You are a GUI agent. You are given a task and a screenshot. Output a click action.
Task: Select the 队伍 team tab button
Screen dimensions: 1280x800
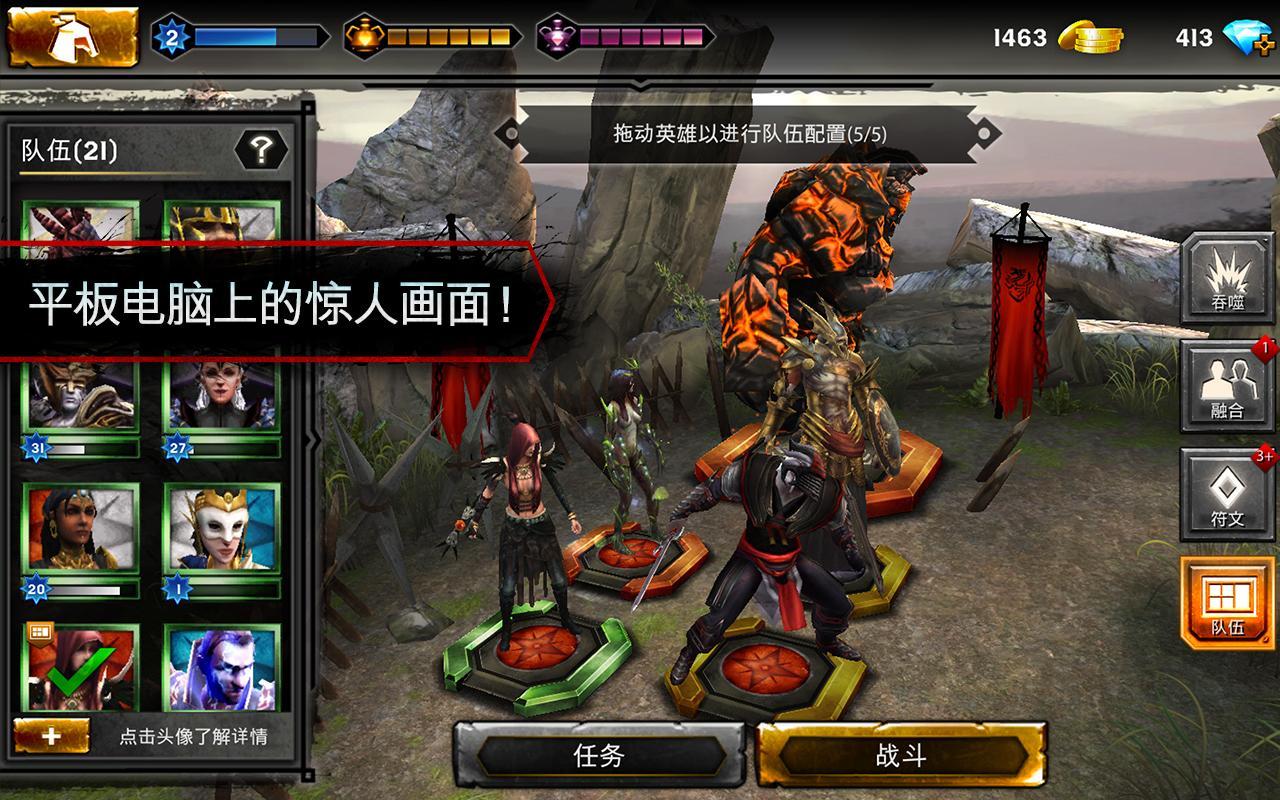click(x=1227, y=603)
